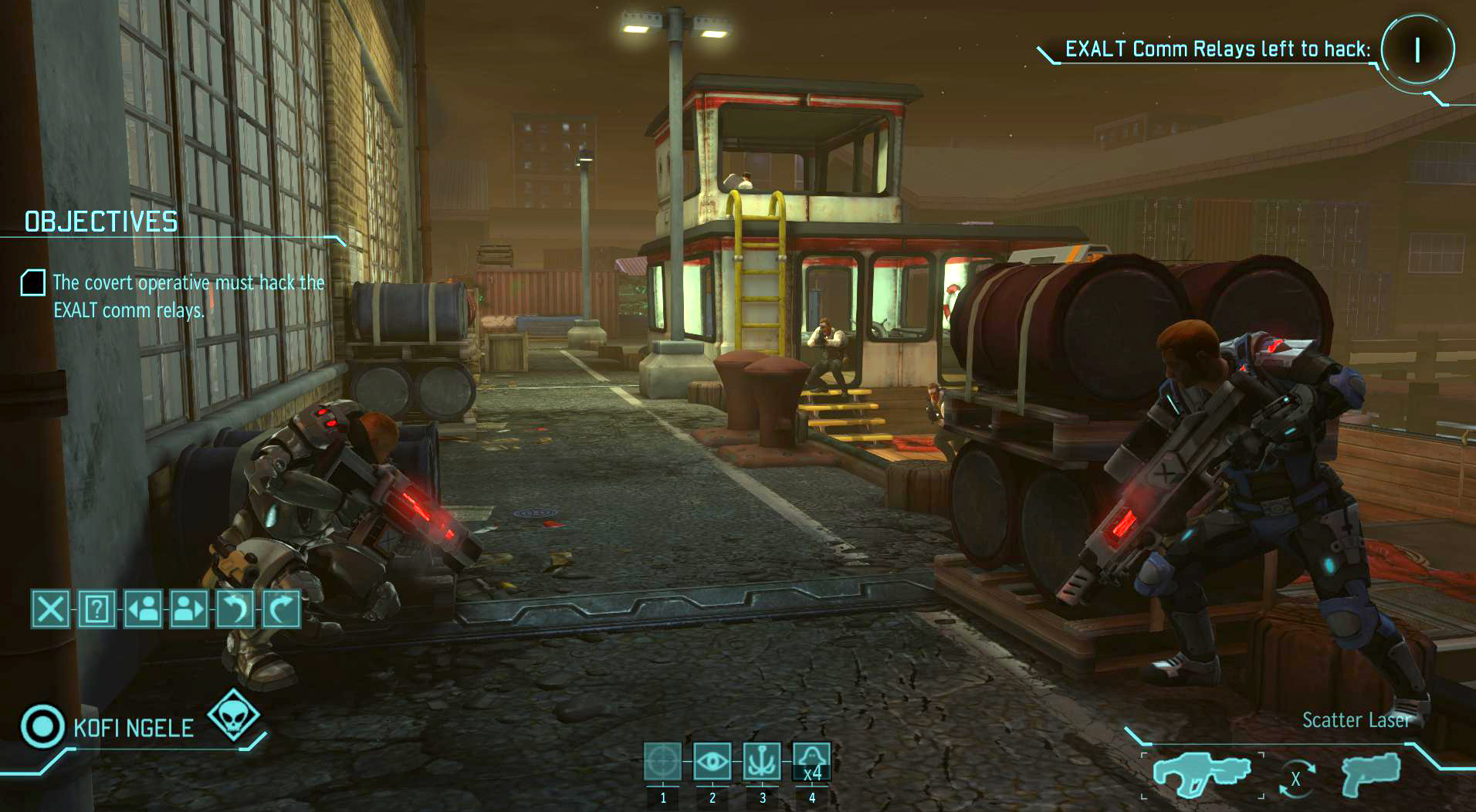Open the question mark help icon
Image resolution: width=1476 pixels, height=812 pixels.
pos(96,610)
